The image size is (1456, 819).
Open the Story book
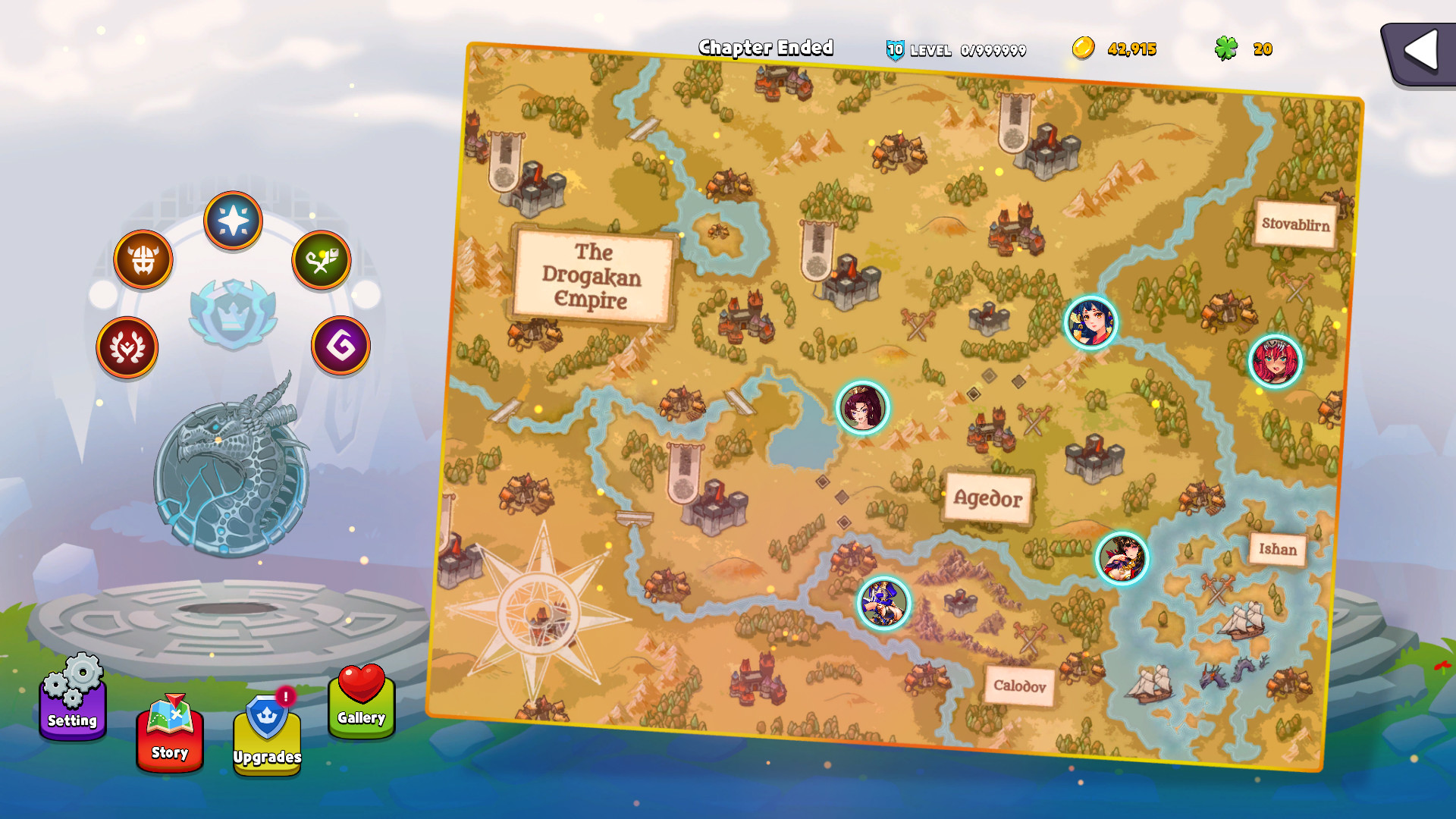[x=169, y=734]
